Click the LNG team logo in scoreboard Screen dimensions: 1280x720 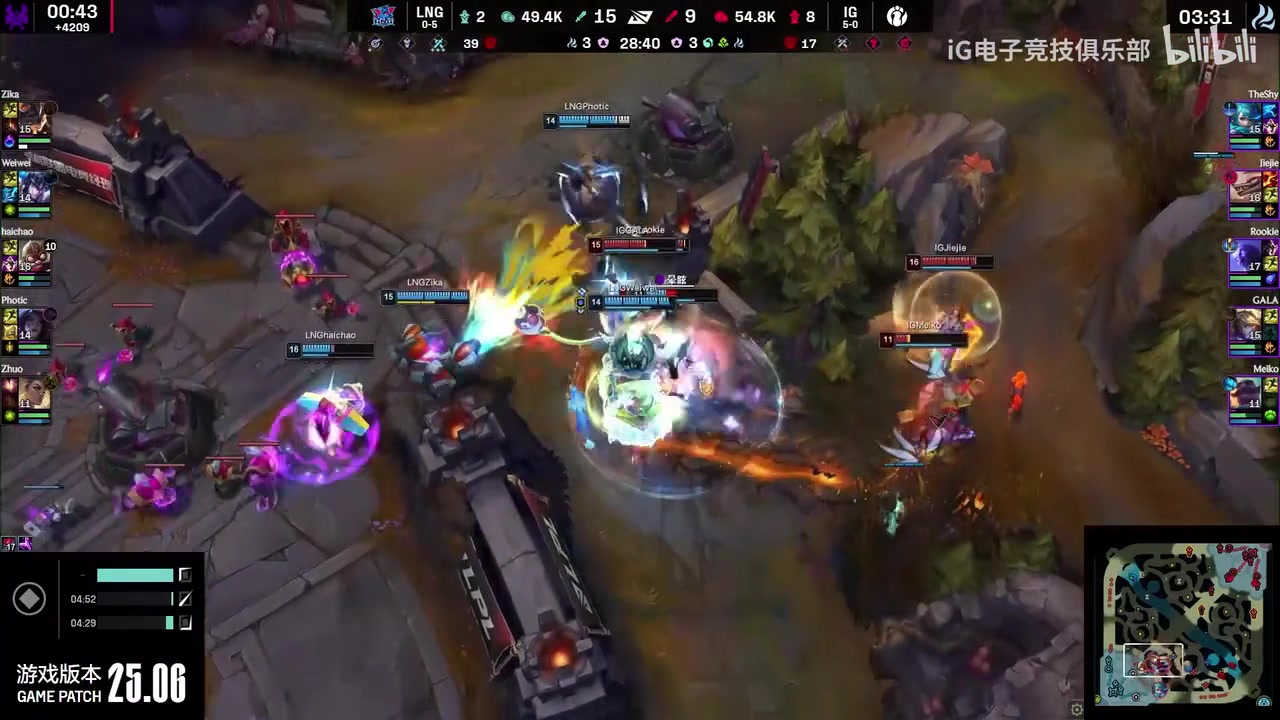pyautogui.click(x=383, y=16)
